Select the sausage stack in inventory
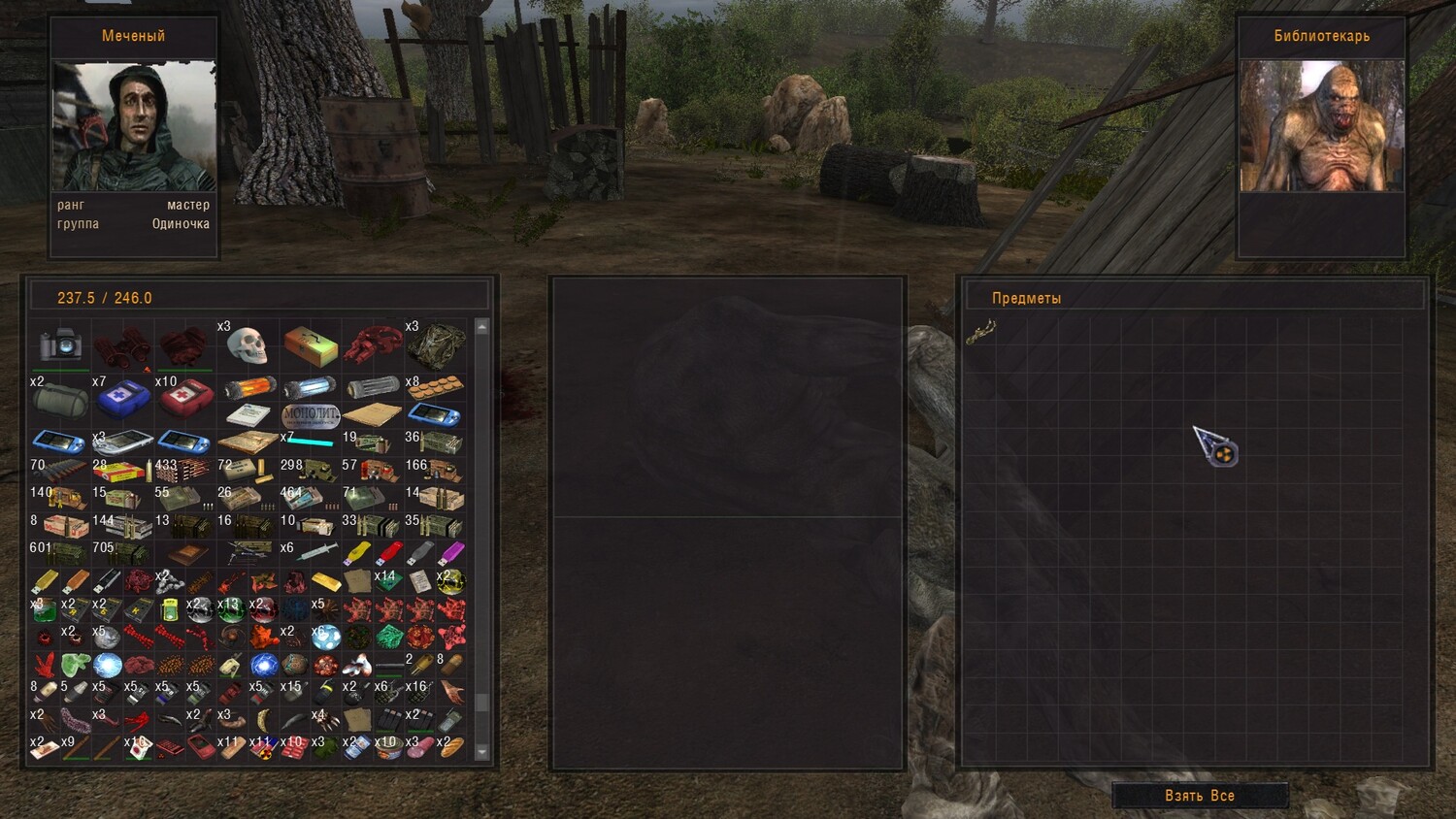Viewport: 1456px width, 819px height. pos(420,748)
